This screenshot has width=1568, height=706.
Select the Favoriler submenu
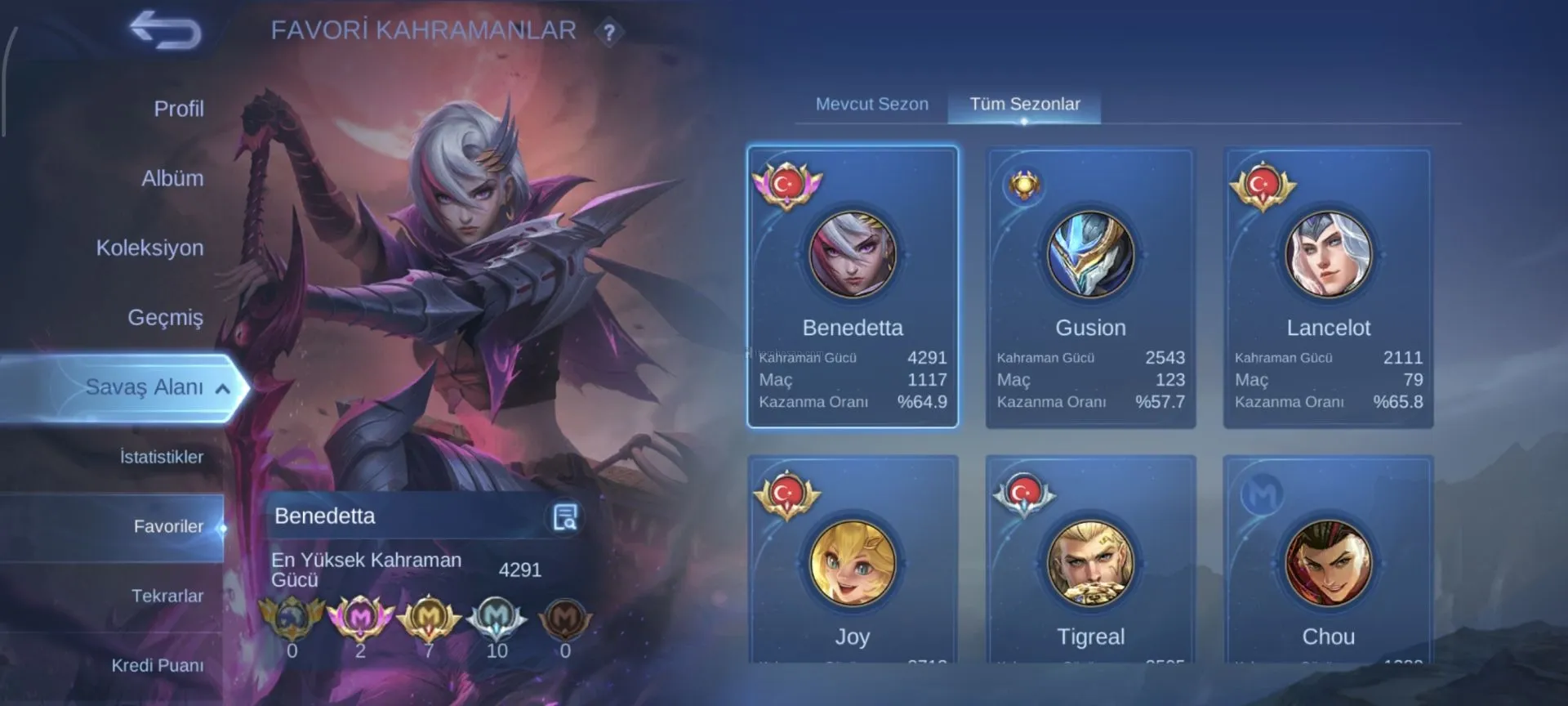tap(167, 526)
